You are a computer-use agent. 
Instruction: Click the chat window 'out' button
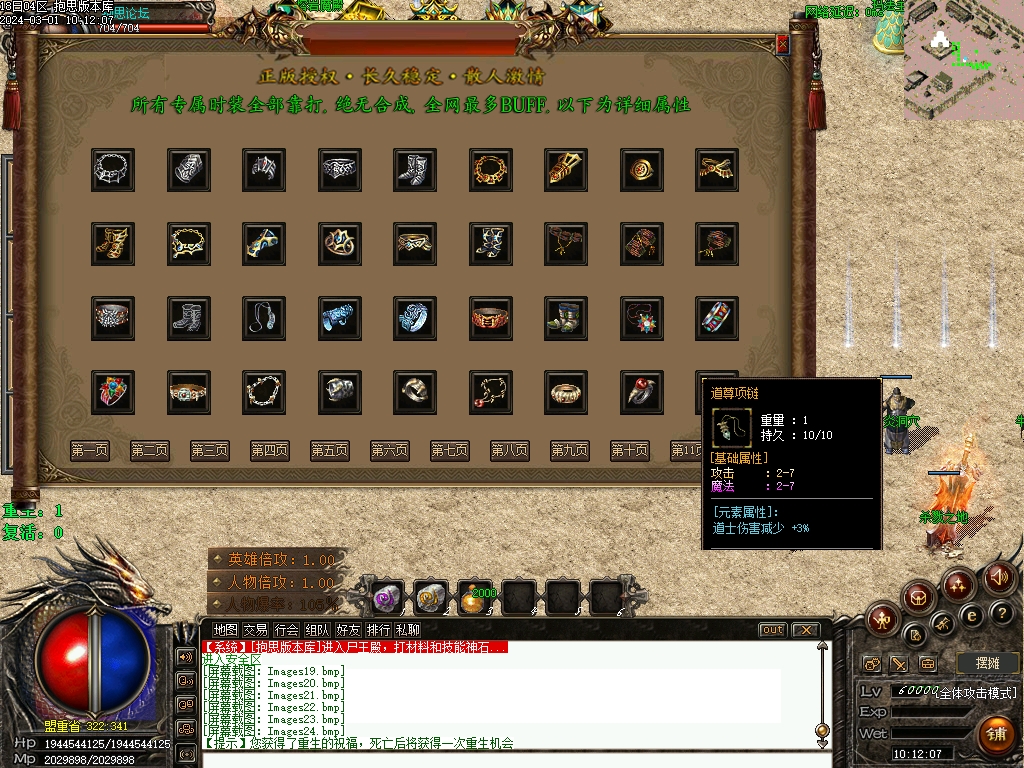click(x=772, y=630)
